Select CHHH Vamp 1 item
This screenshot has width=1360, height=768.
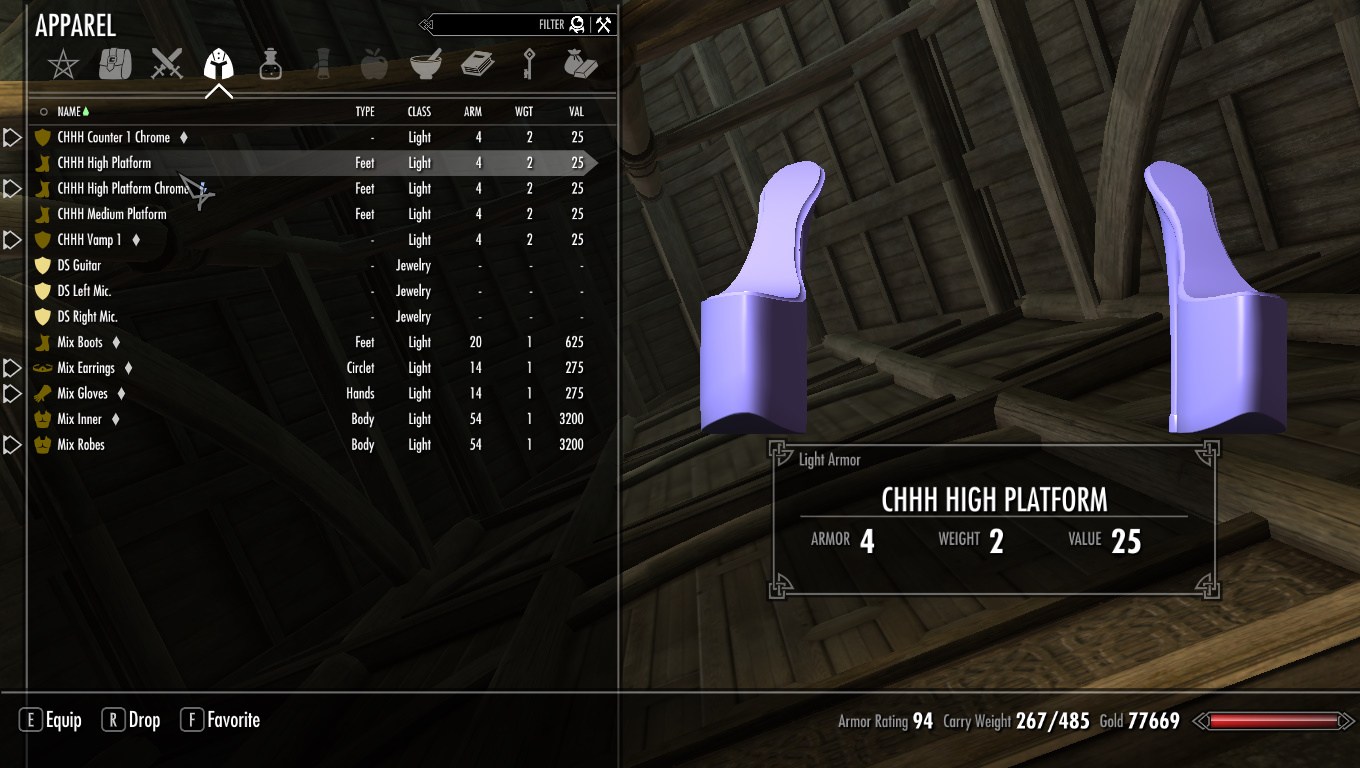(89, 240)
